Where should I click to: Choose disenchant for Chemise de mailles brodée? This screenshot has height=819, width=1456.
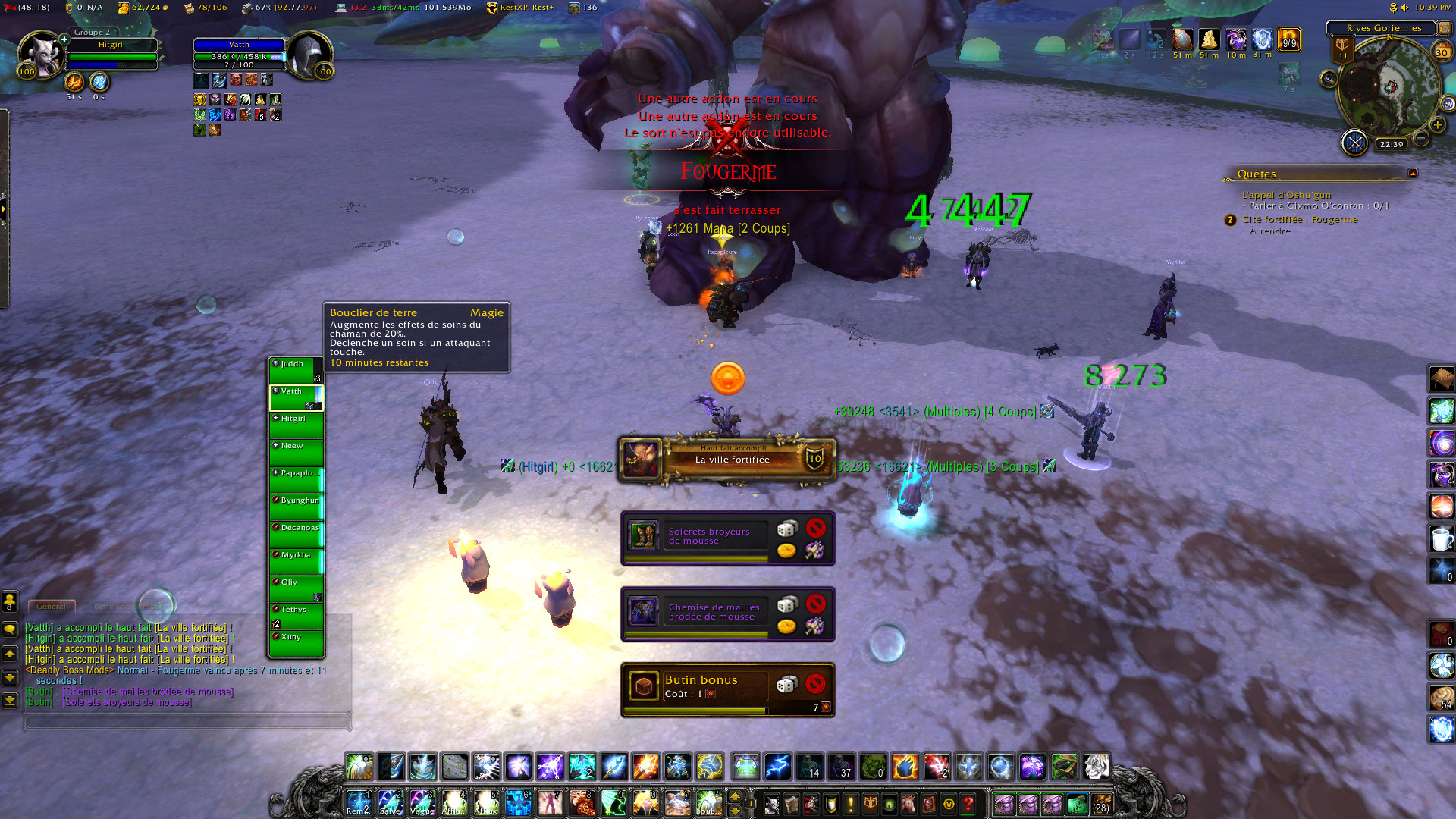pos(815,626)
